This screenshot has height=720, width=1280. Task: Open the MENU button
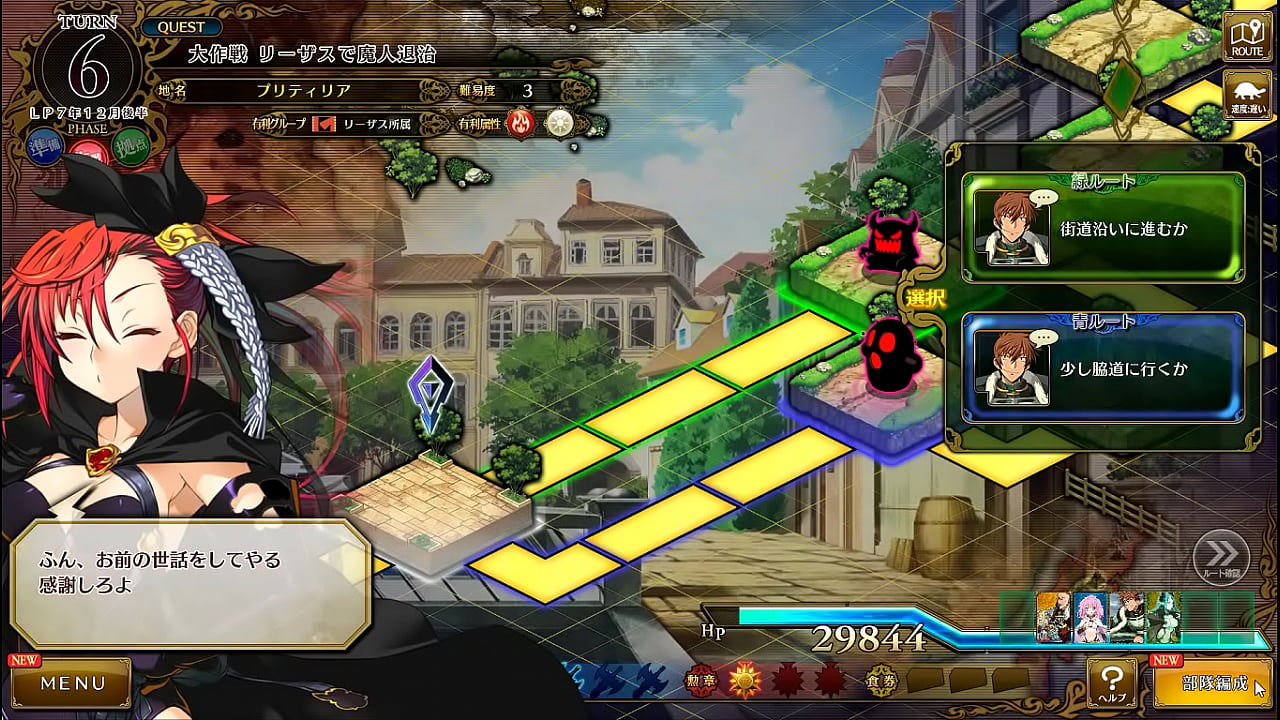[72, 684]
